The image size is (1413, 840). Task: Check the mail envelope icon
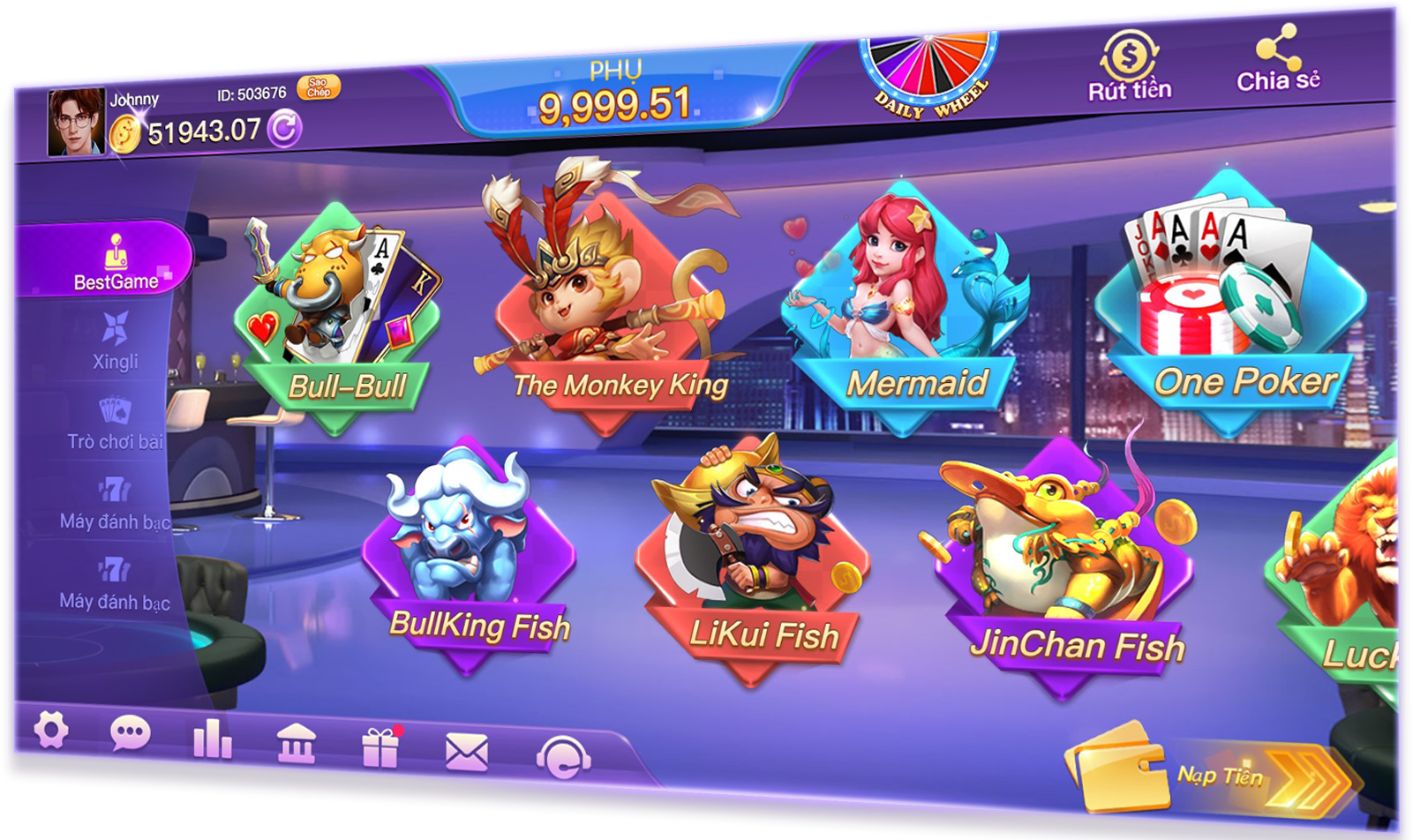pos(466,753)
